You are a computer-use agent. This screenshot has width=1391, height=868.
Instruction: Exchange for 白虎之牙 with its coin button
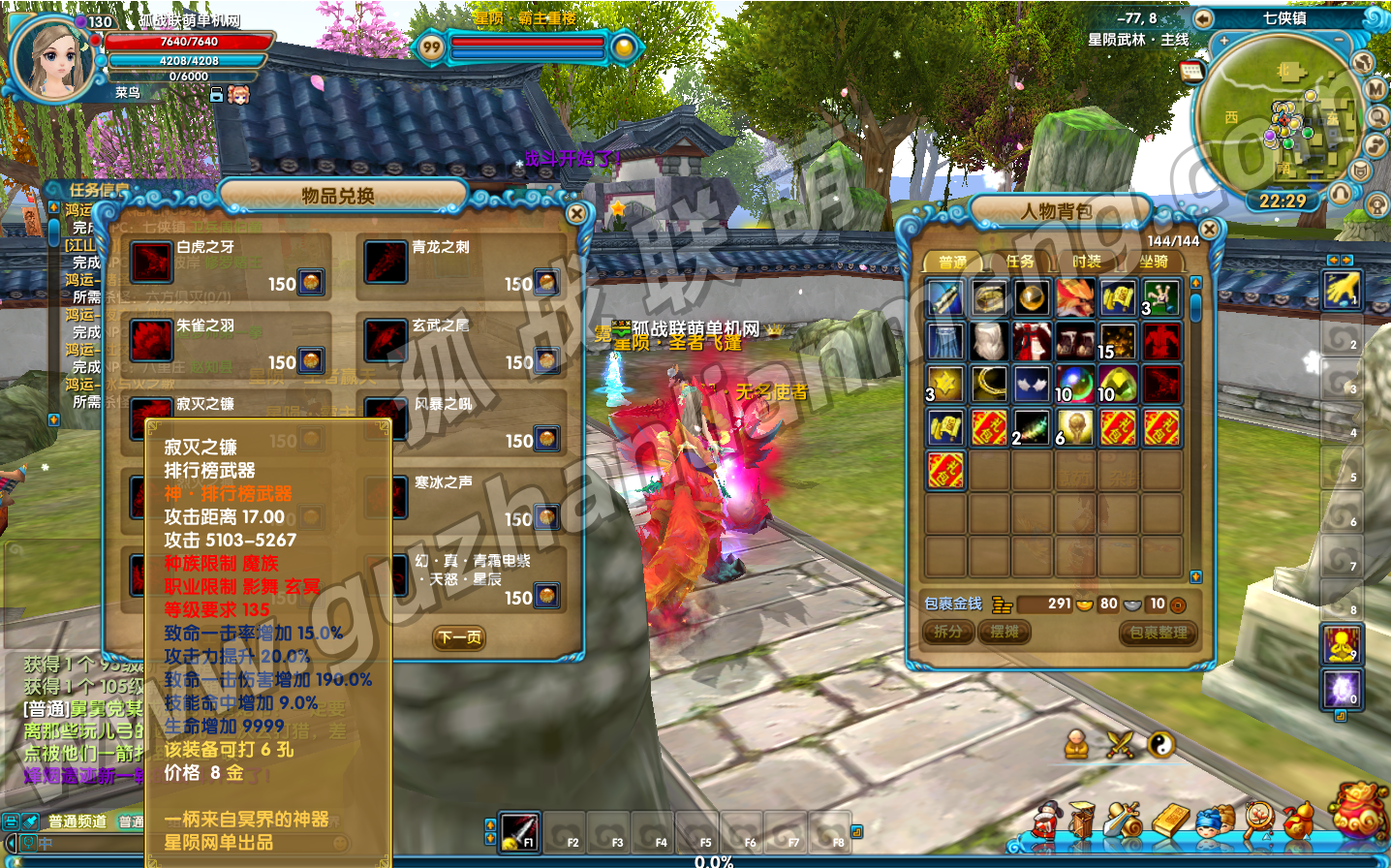[311, 282]
